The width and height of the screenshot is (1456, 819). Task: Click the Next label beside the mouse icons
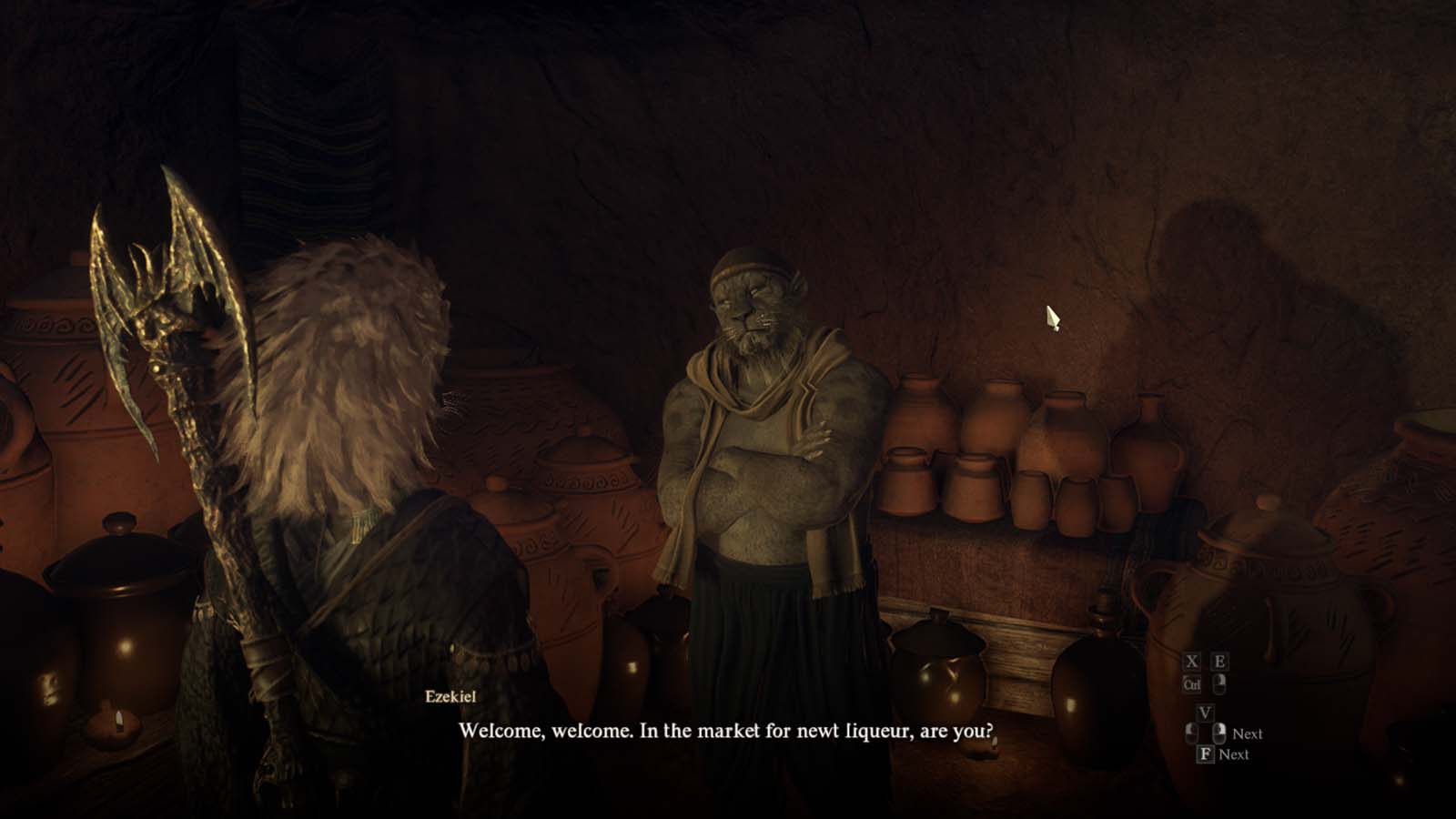(1249, 733)
